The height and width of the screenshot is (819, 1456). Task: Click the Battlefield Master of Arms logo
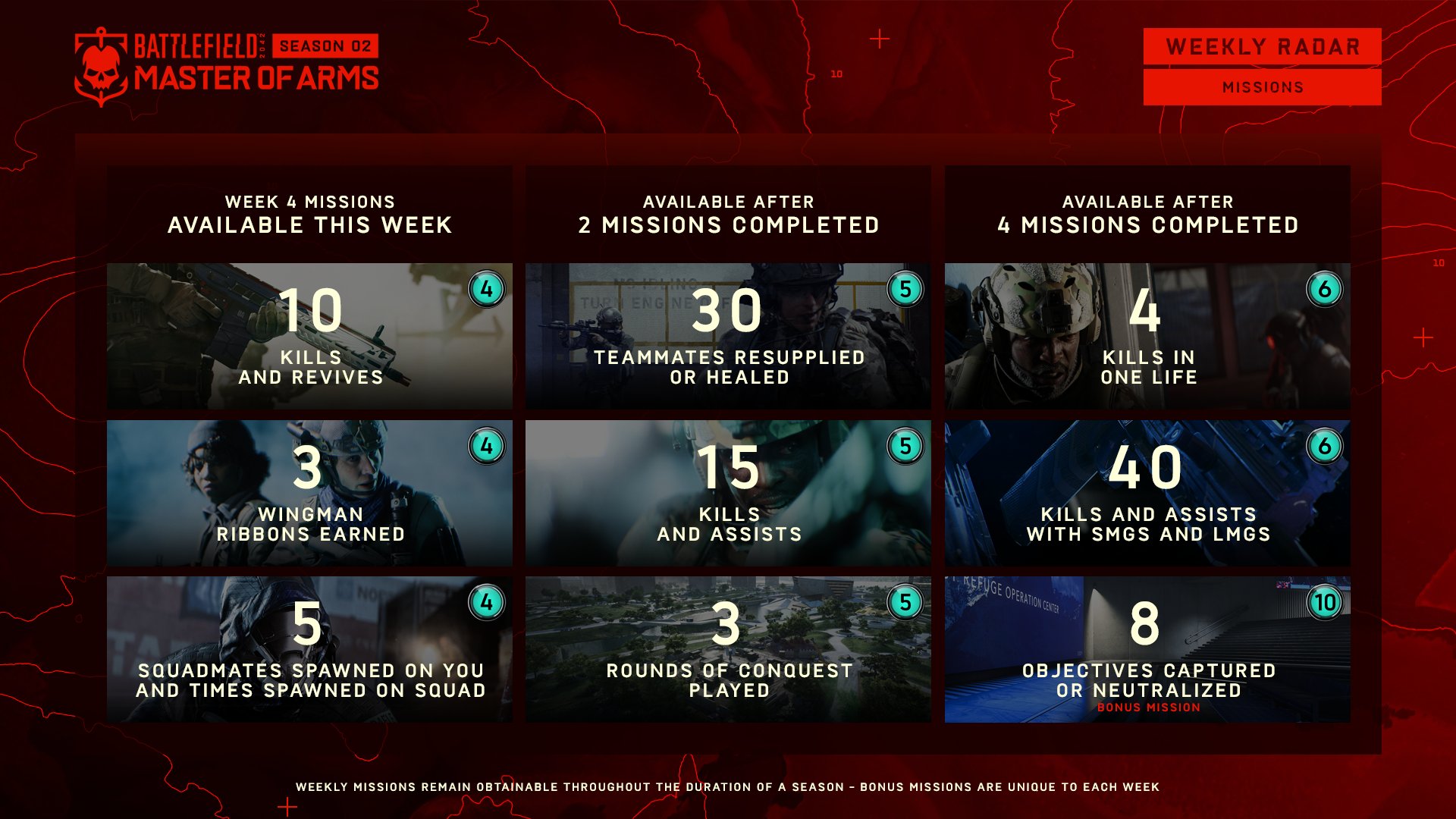point(226,67)
